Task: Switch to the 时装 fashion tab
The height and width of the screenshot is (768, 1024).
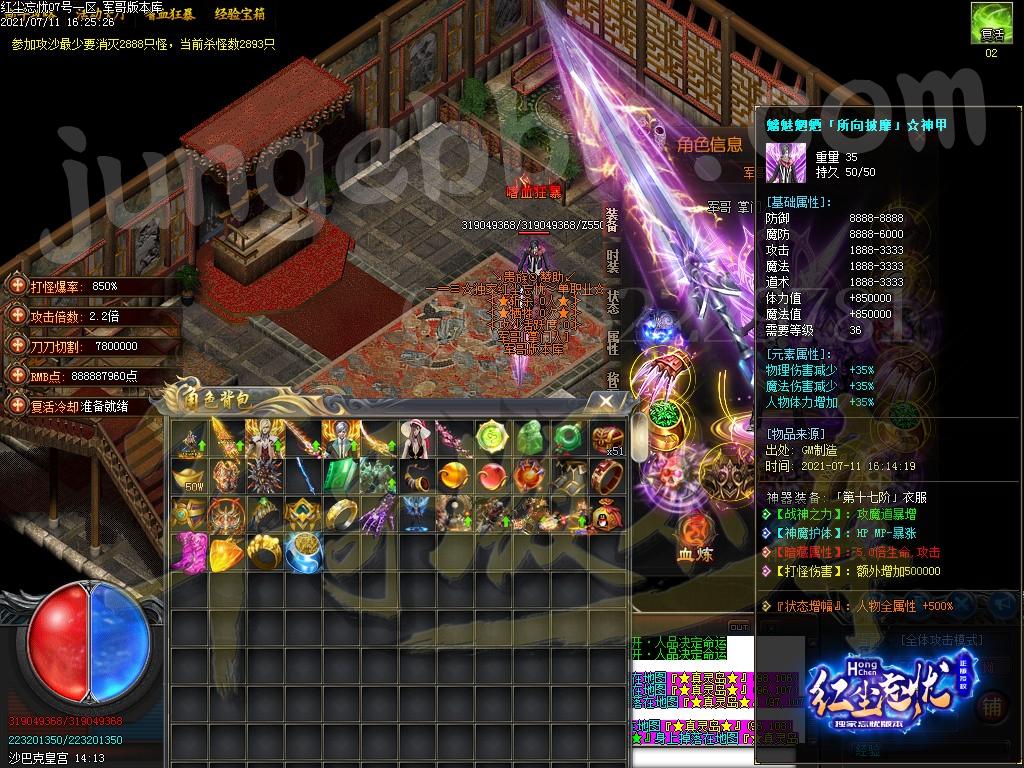Action: pos(613,261)
